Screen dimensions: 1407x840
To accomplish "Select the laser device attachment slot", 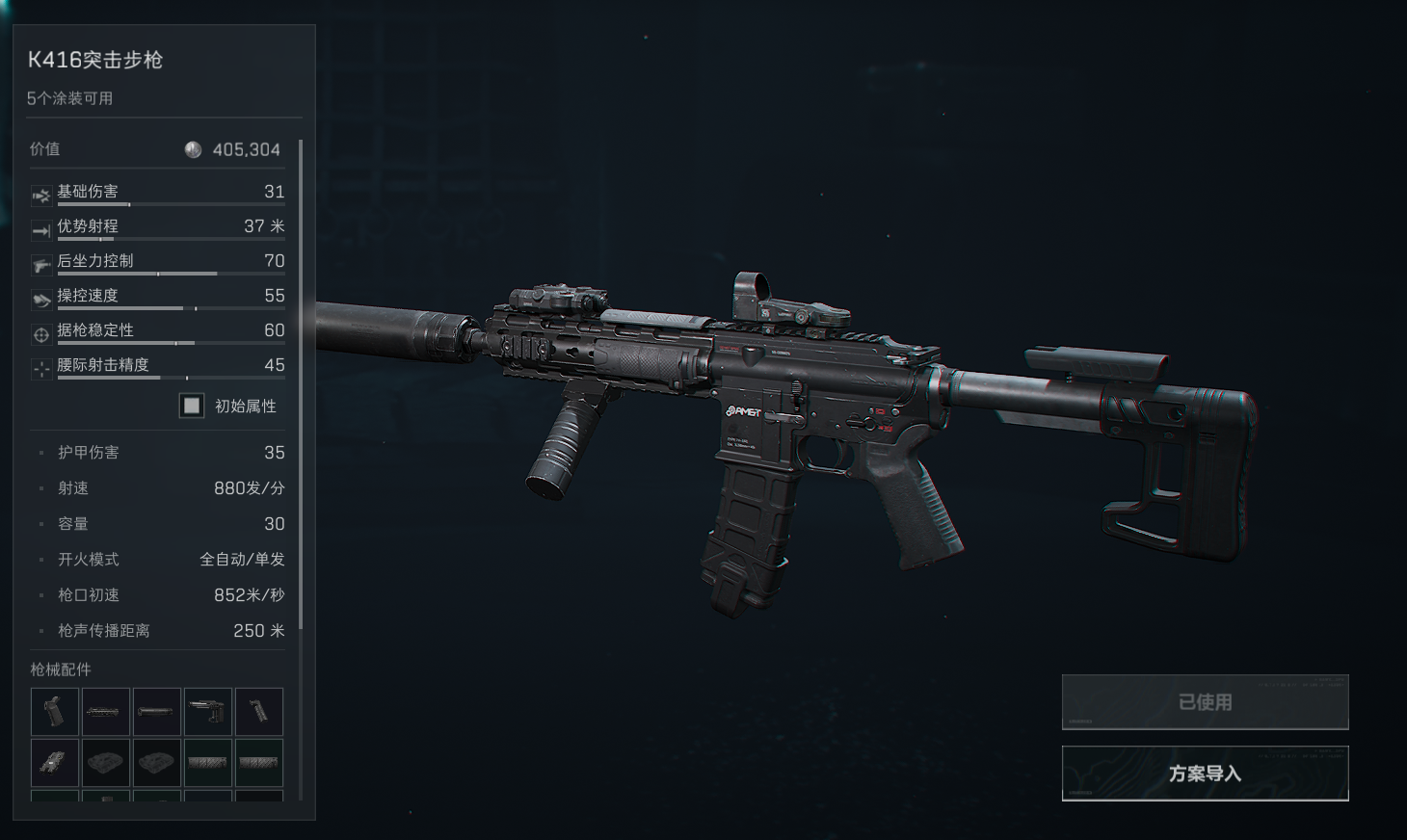I will coord(55,763).
